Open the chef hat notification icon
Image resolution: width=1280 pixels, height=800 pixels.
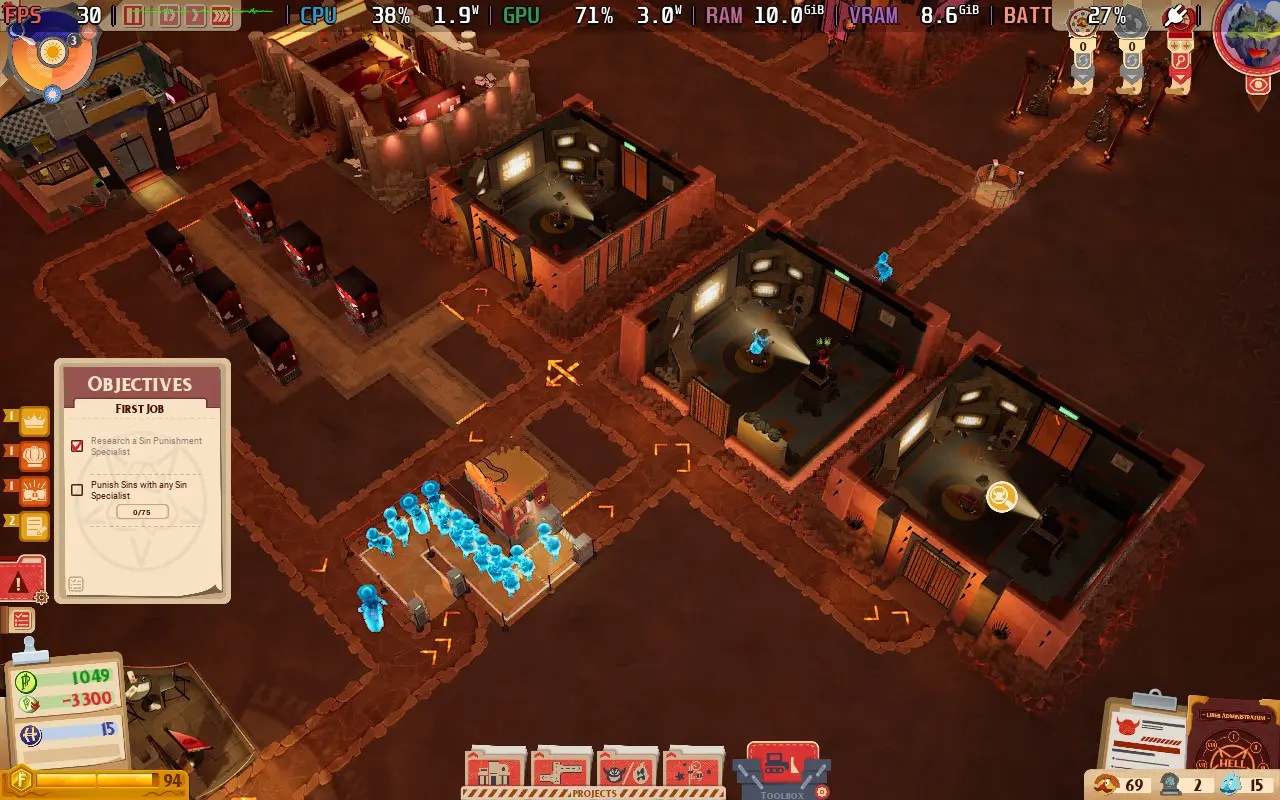tap(34, 455)
